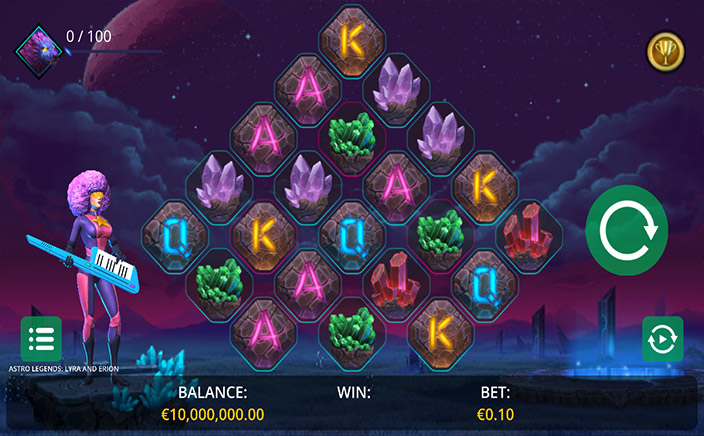Open the green list menu button
The width and height of the screenshot is (704, 436).
pyautogui.click(x=41, y=338)
